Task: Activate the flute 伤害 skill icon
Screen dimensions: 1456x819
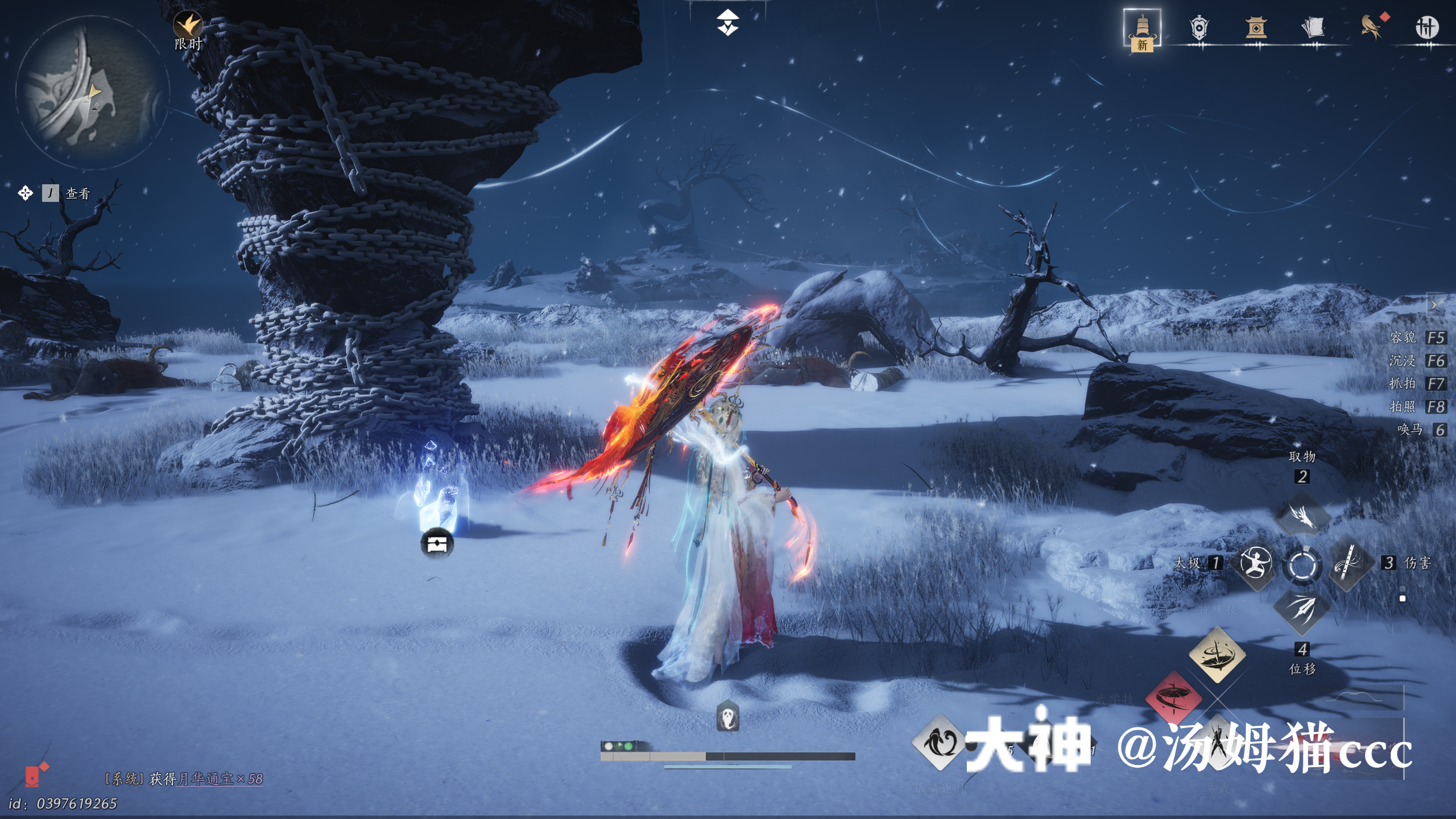Action: tap(1348, 563)
